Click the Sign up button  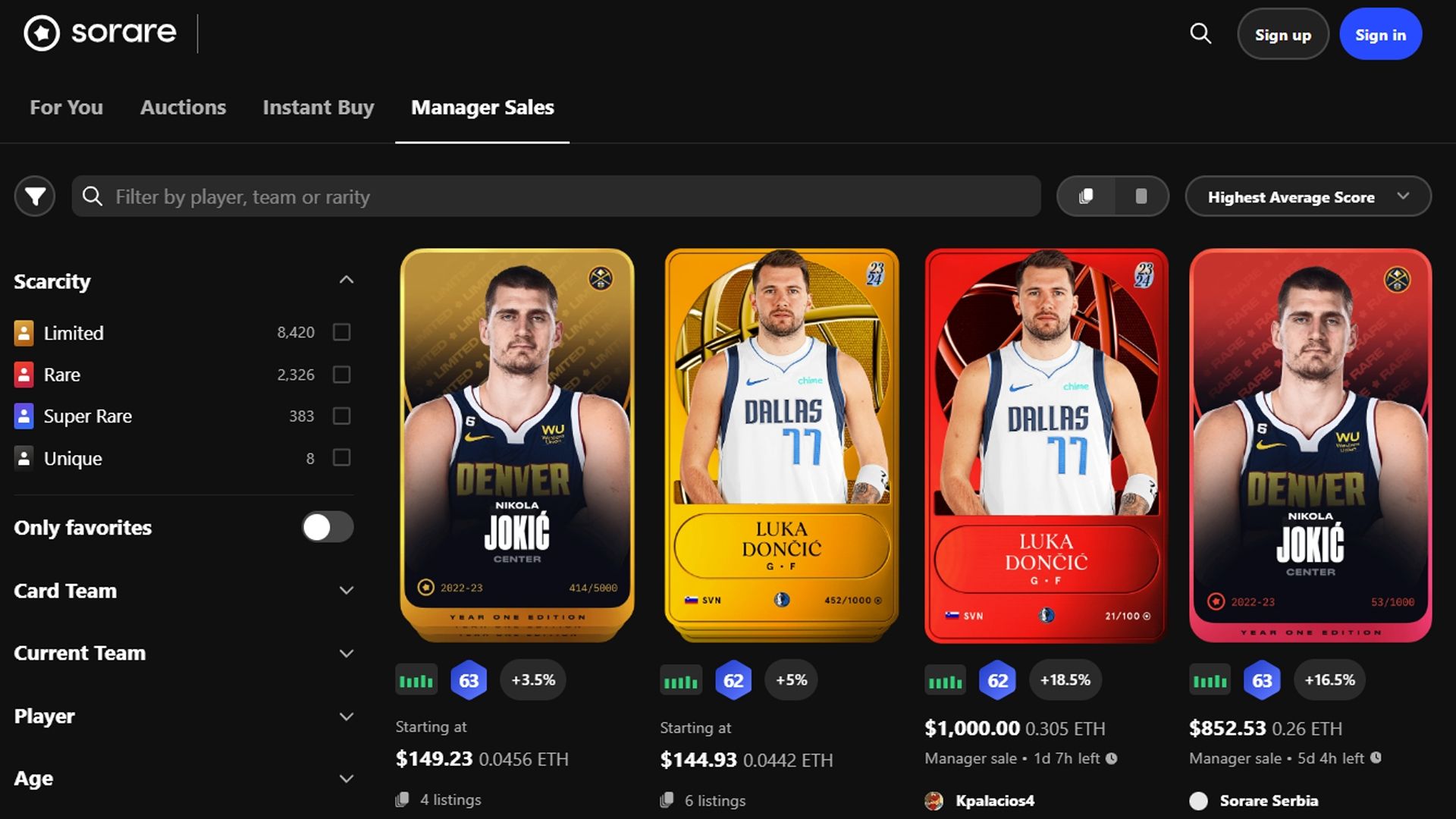[1282, 33]
